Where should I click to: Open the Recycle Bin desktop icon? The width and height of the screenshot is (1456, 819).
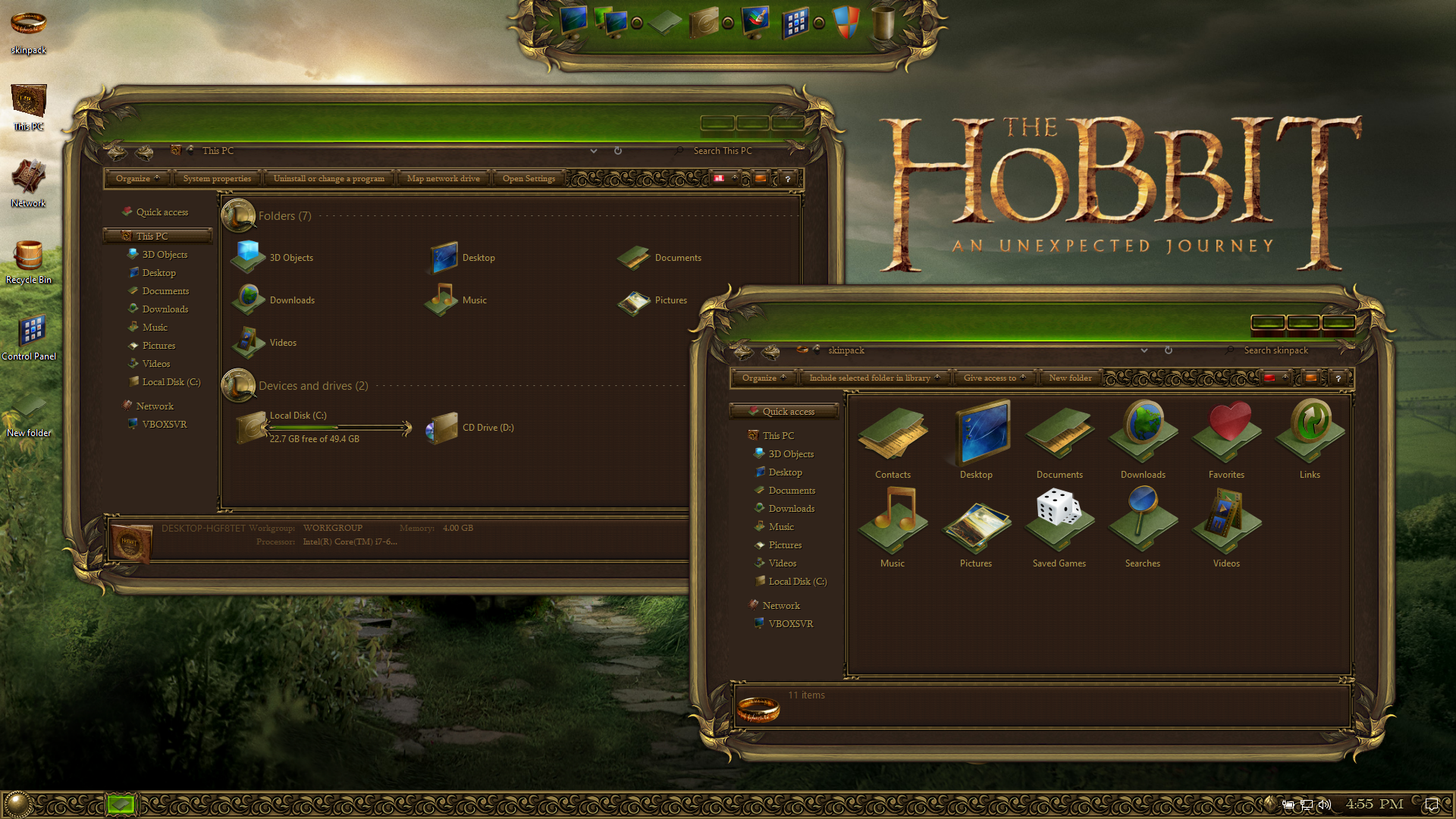tap(28, 261)
